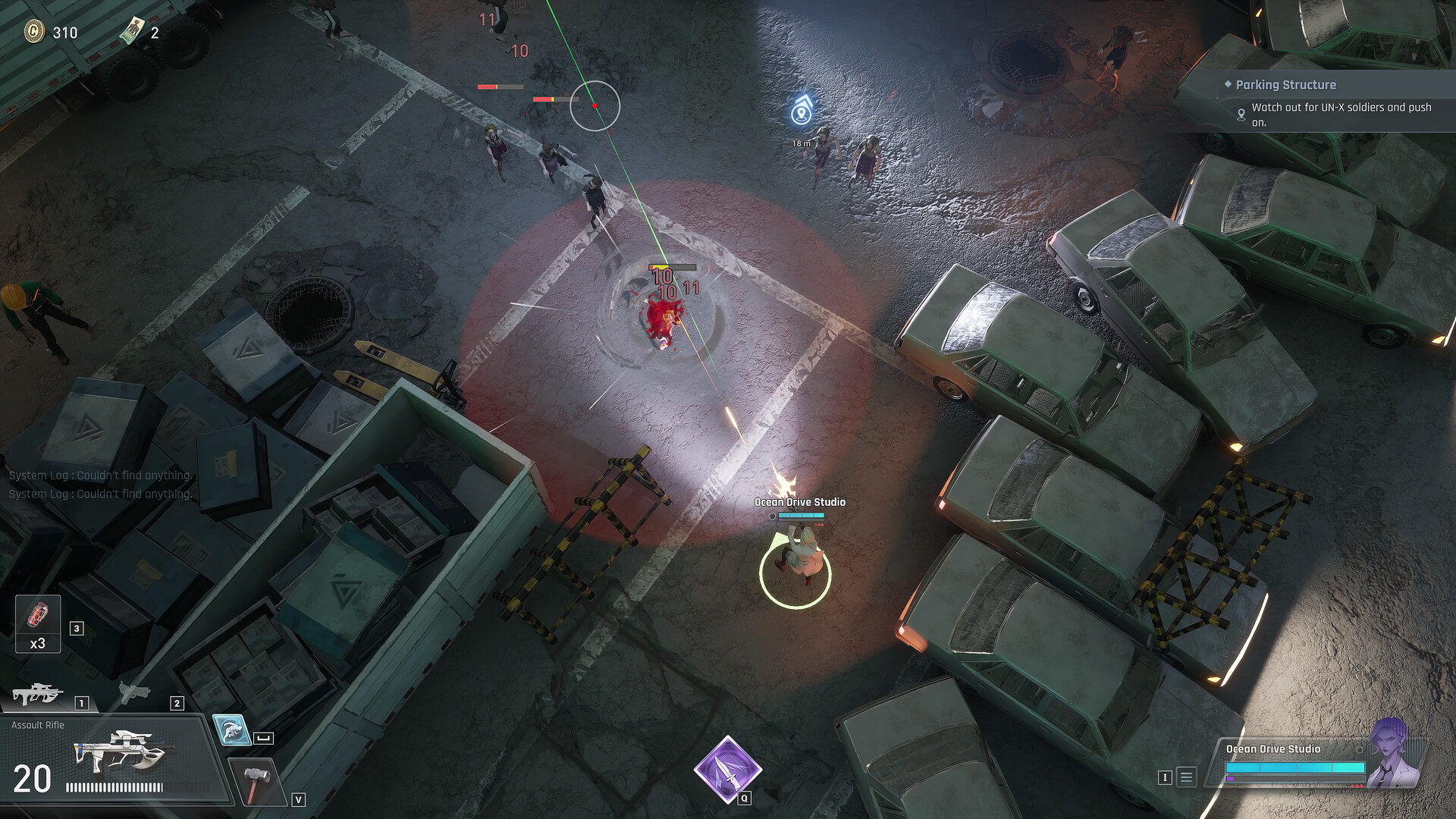Click the ammo count showing 20
This screenshot has width=1456, height=819.
coord(30,777)
